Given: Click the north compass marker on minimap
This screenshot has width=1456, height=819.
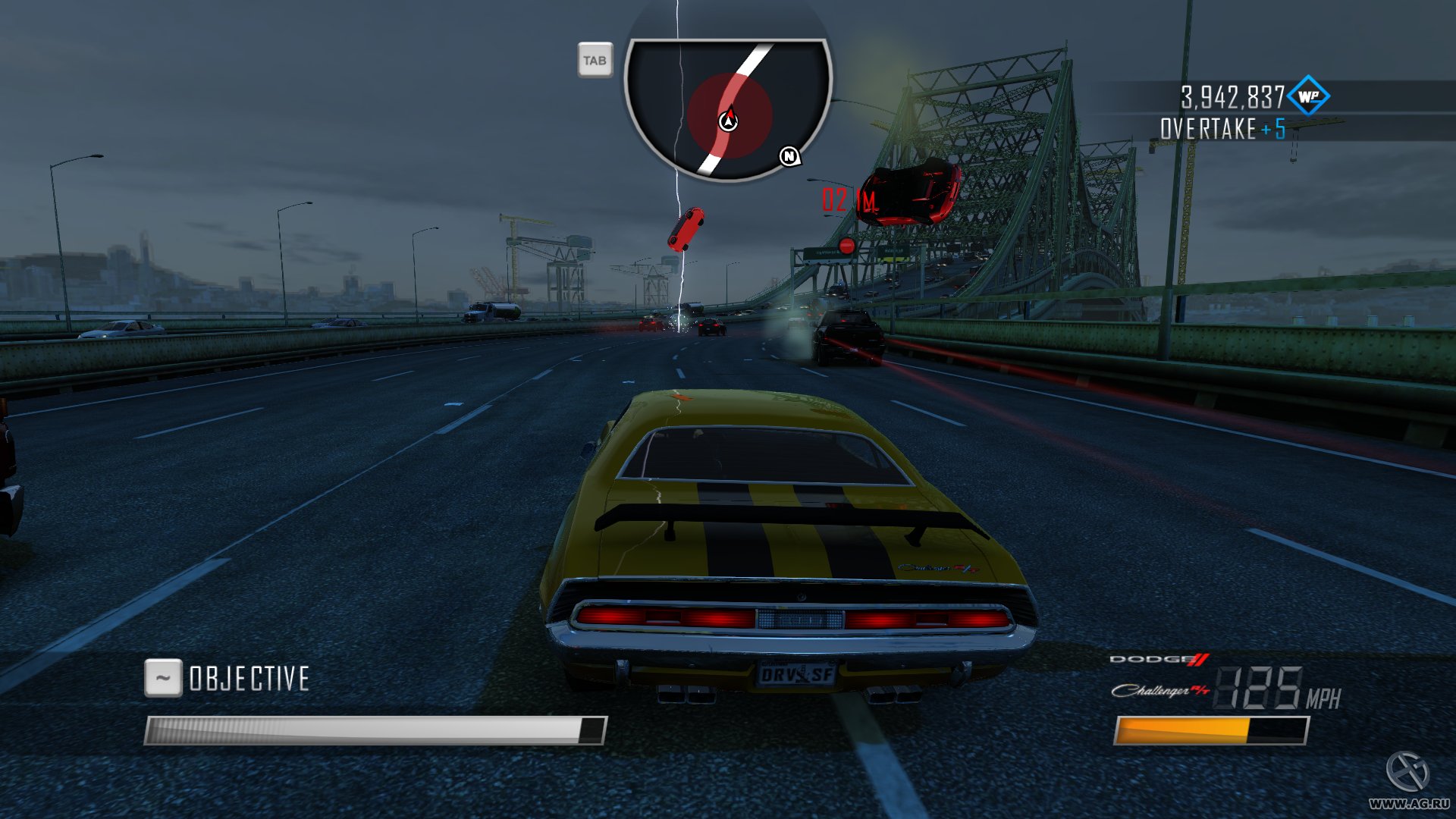Looking at the screenshot, I should pyautogui.click(x=789, y=156).
